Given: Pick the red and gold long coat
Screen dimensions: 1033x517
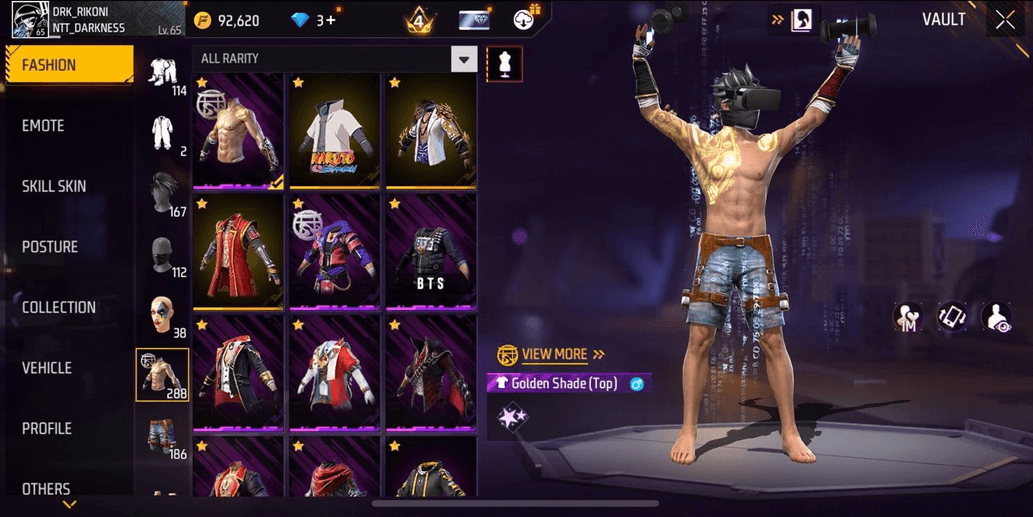Looking at the screenshot, I should pos(238,252).
